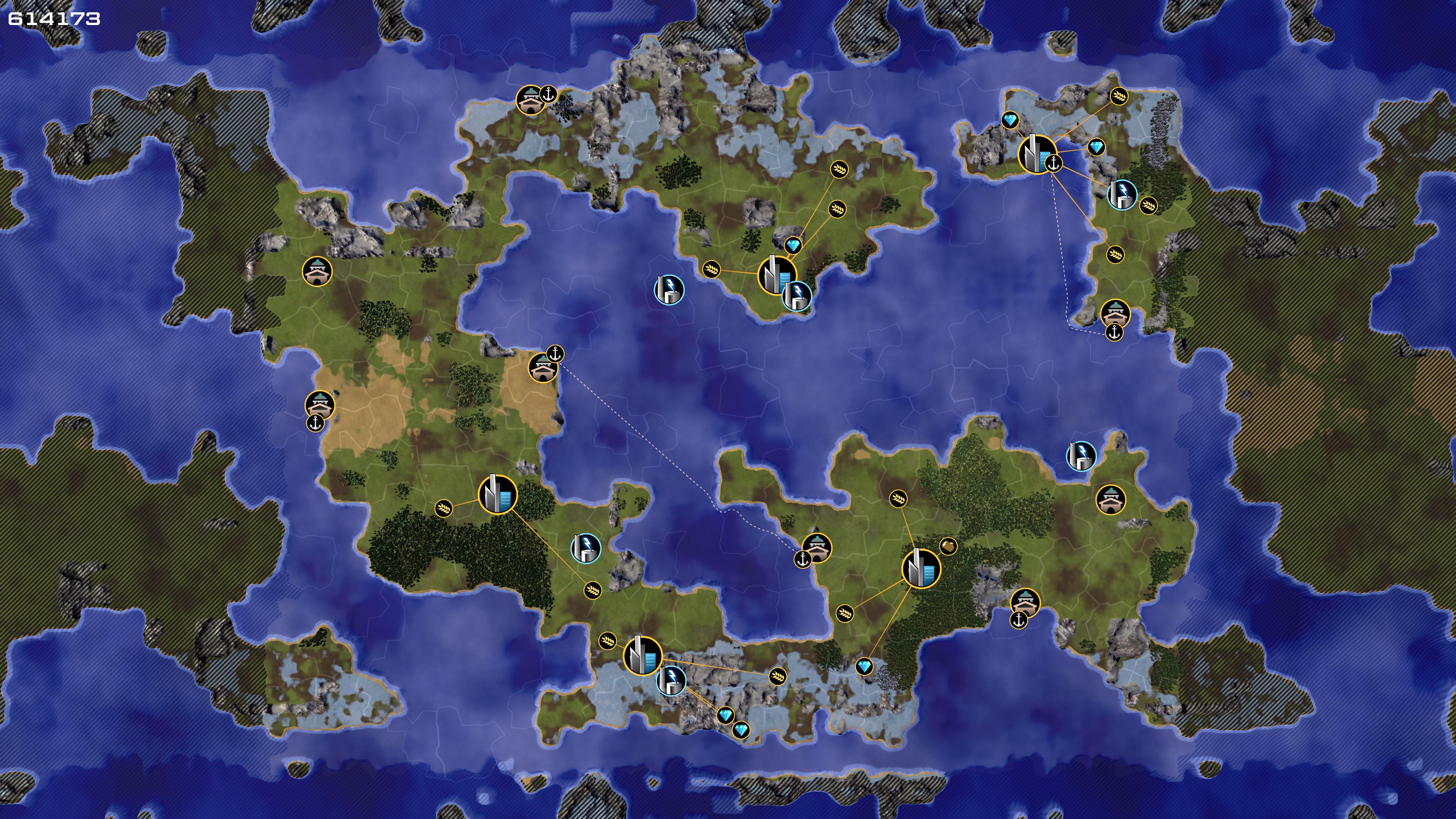Select the city marker with an anchor badge
1456x819 pixels.
1037,154
